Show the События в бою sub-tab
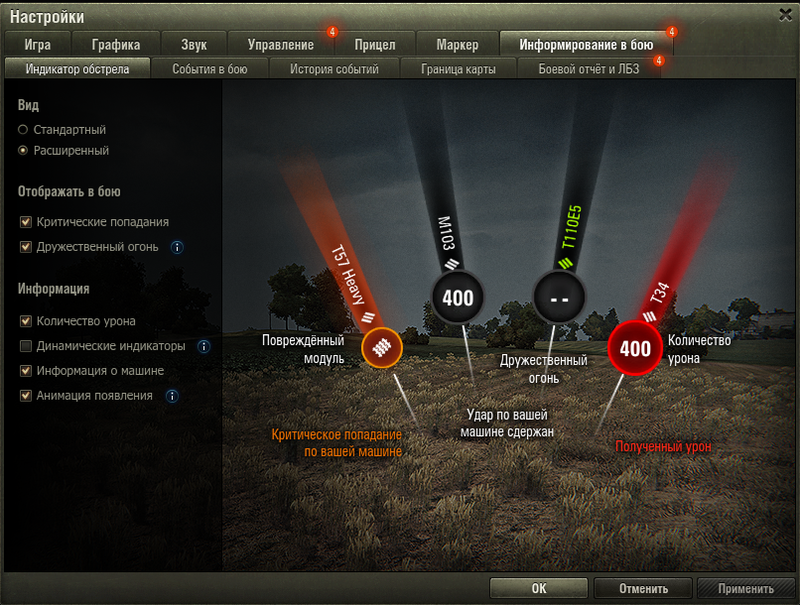 209,69
